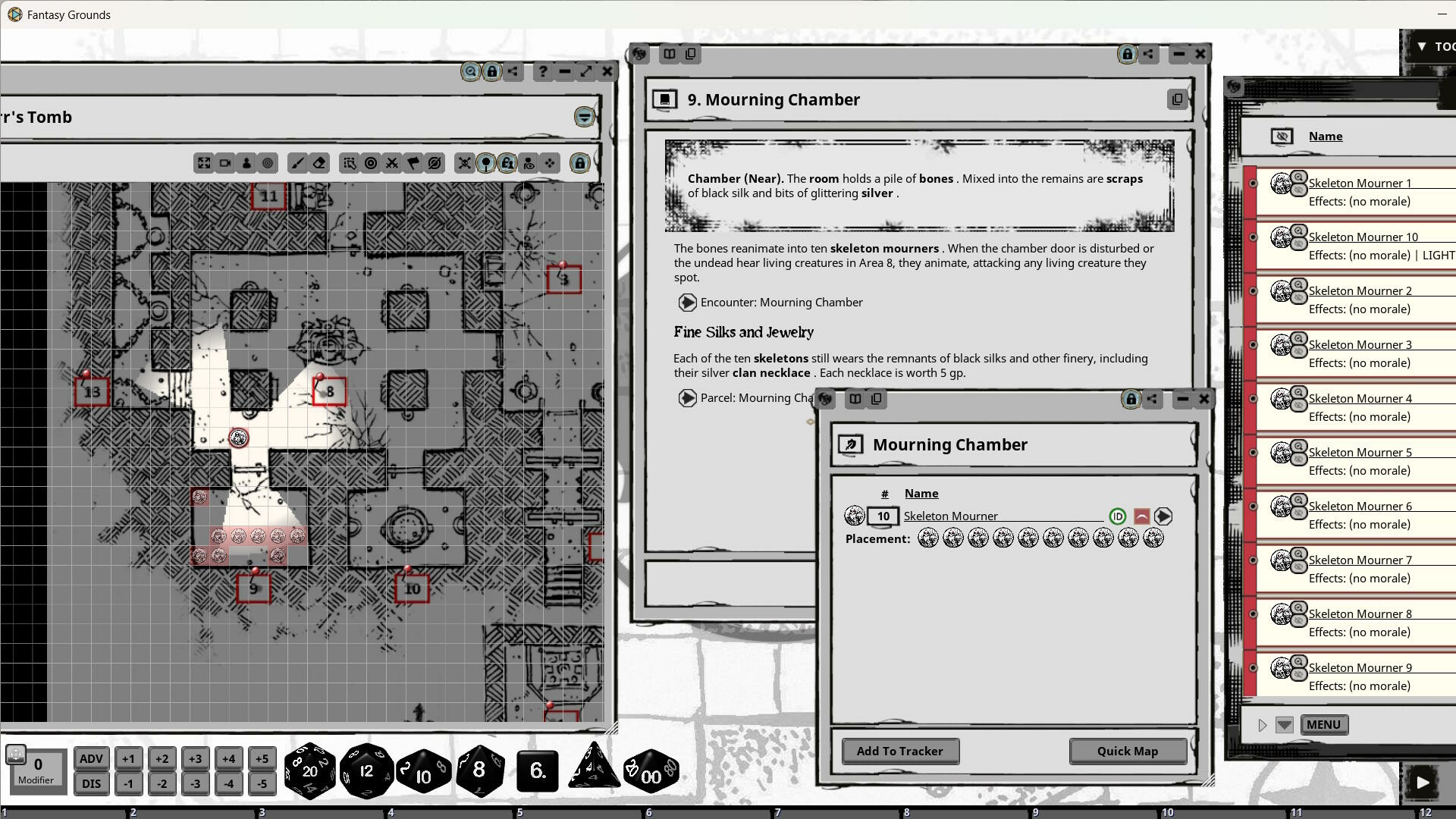The height and width of the screenshot is (819, 1456).
Task: Copy the 9. Mourning Chamber story entry
Action: pos(1177,99)
